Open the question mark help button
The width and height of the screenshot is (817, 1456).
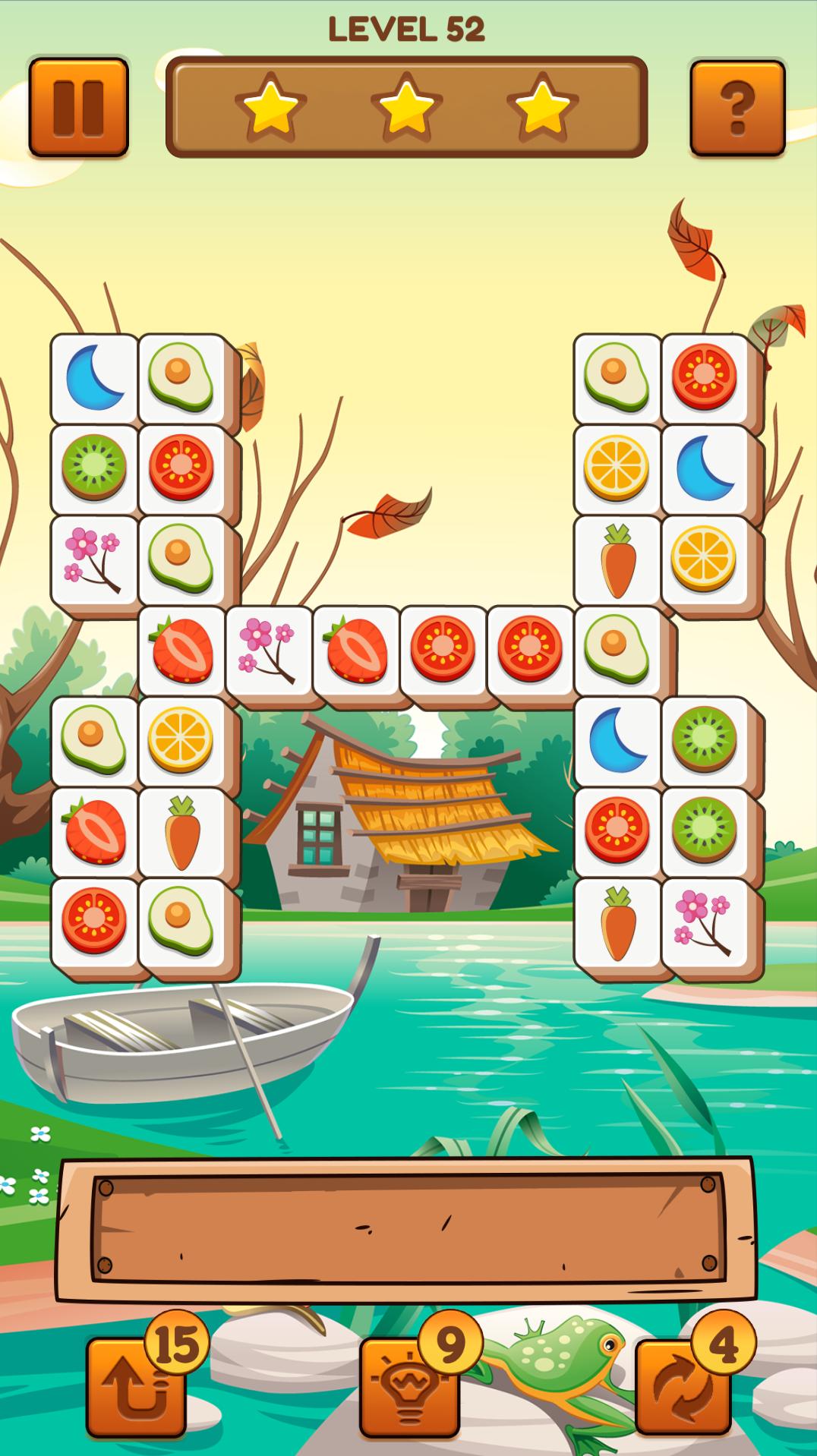(x=737, y=109)
